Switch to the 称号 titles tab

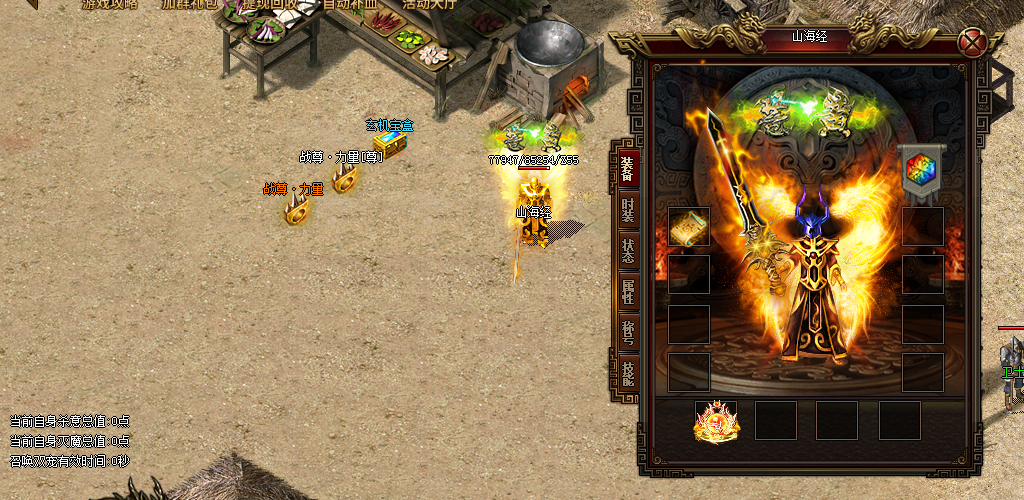tap(627, 332)
